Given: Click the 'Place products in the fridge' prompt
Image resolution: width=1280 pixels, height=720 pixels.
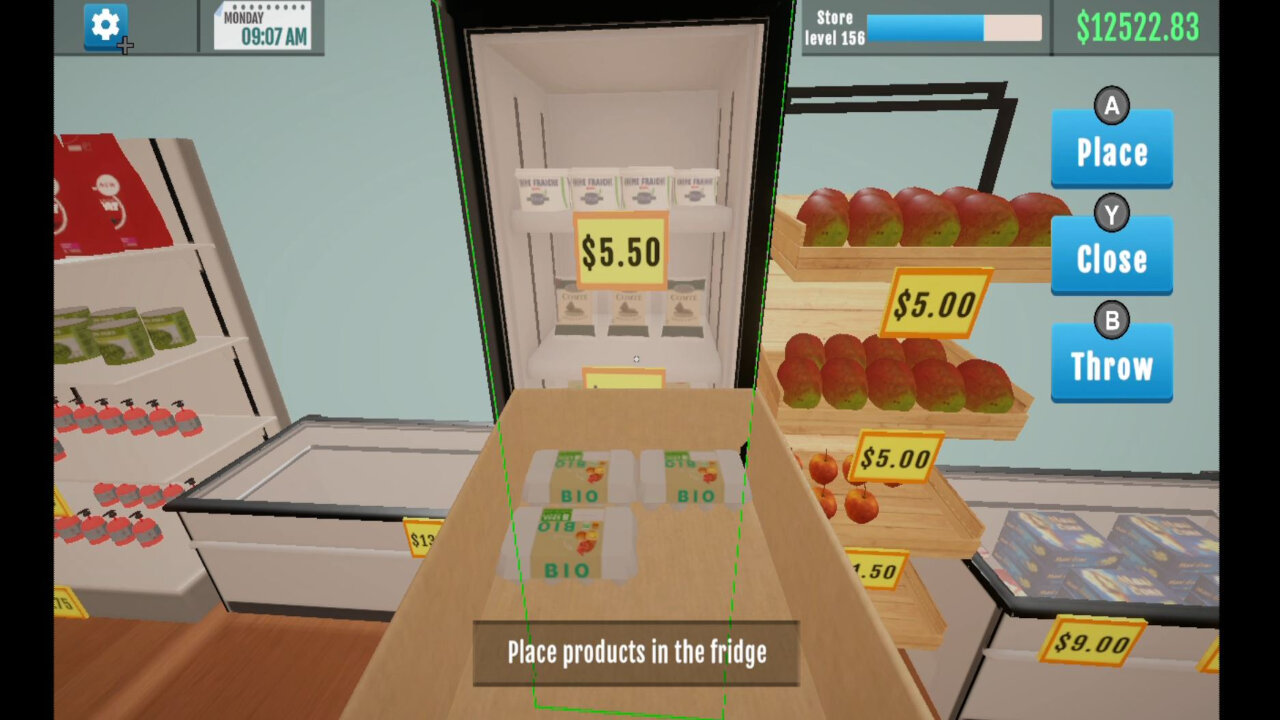Looking at the screenshot, I should click(636, 652).
